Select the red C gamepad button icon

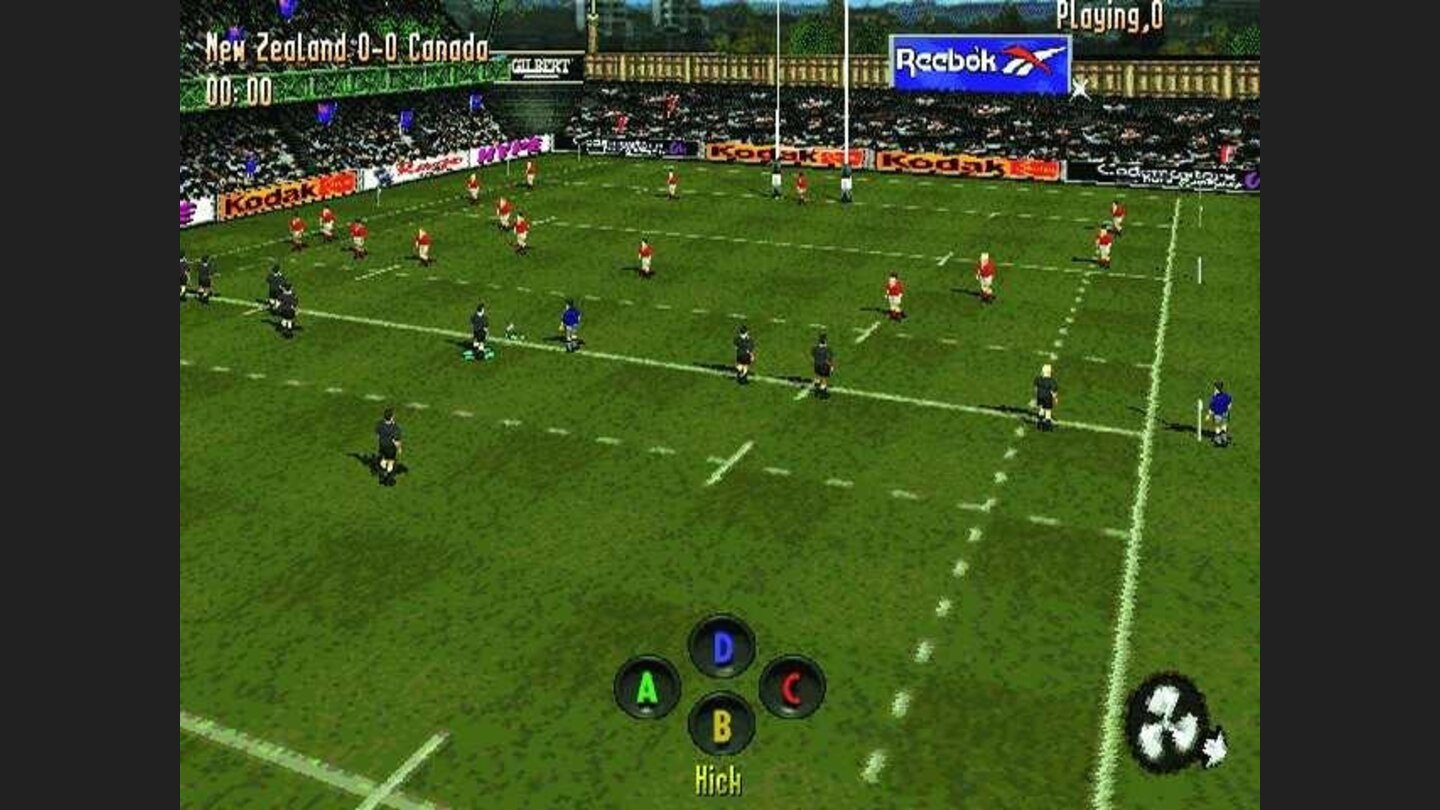pyautogui.click(x=791, y=688)
